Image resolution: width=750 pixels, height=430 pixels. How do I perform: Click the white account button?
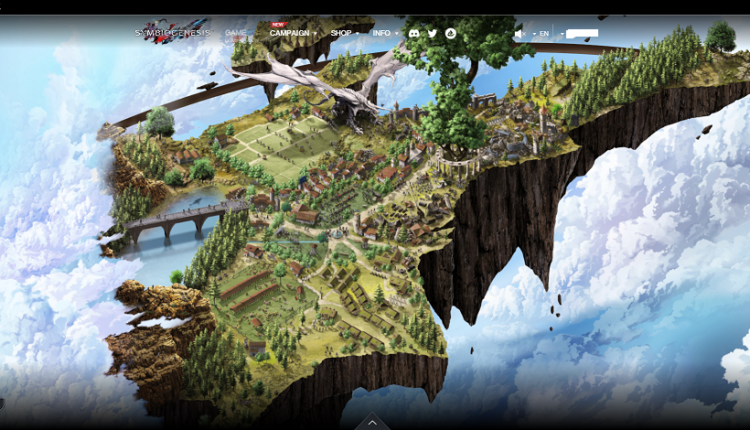pos(581,33)
